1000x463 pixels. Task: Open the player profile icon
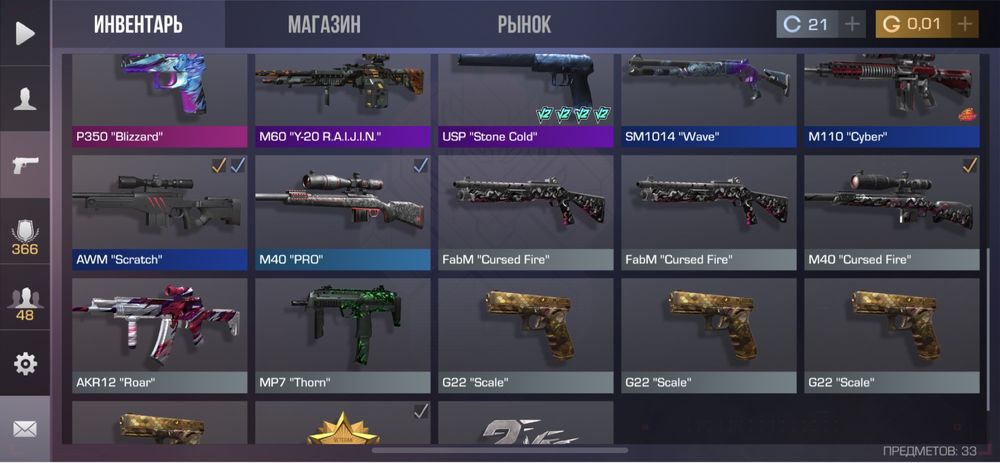pos(25,98)
